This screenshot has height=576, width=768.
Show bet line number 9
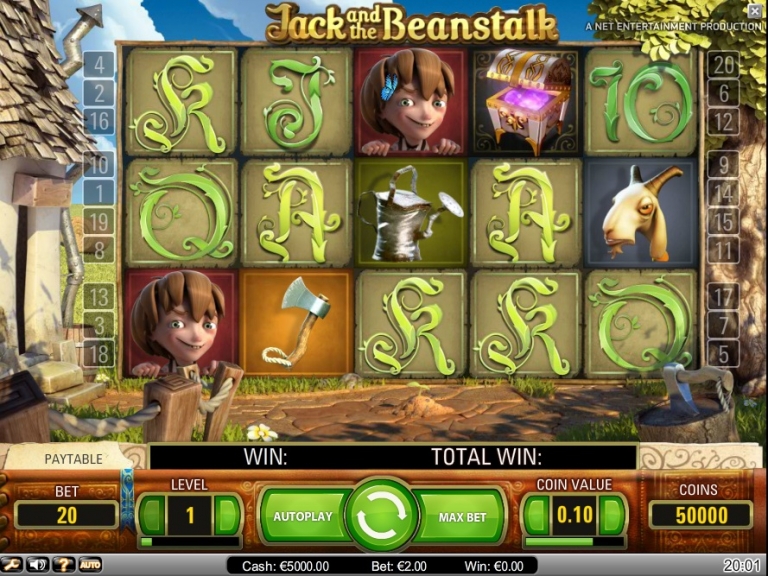pos(722,164)
